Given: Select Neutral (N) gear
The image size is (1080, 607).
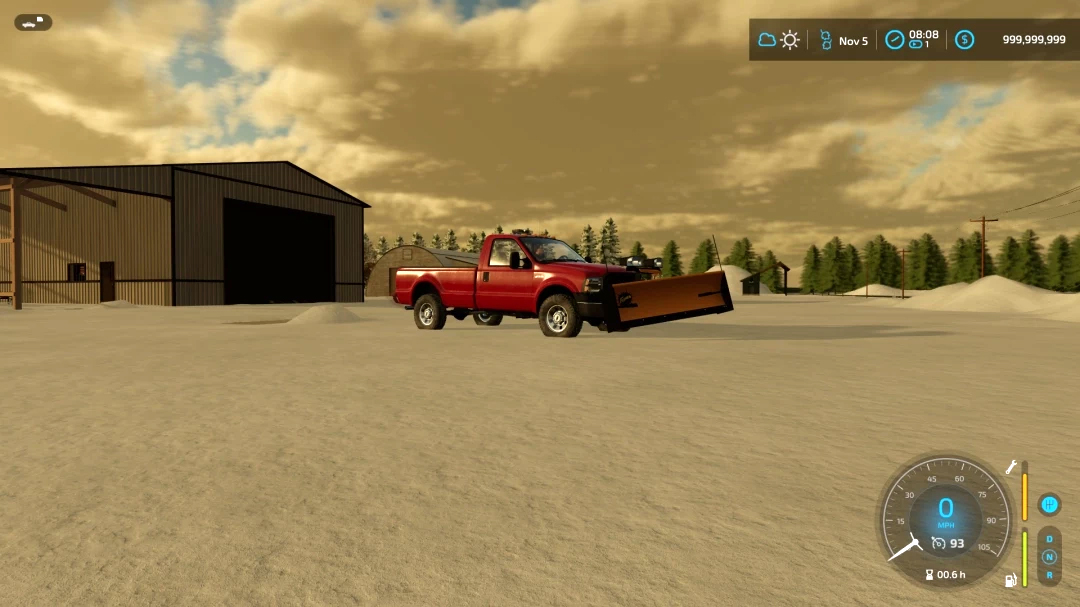Looking at the screenshot, I should click(1049, 557).
